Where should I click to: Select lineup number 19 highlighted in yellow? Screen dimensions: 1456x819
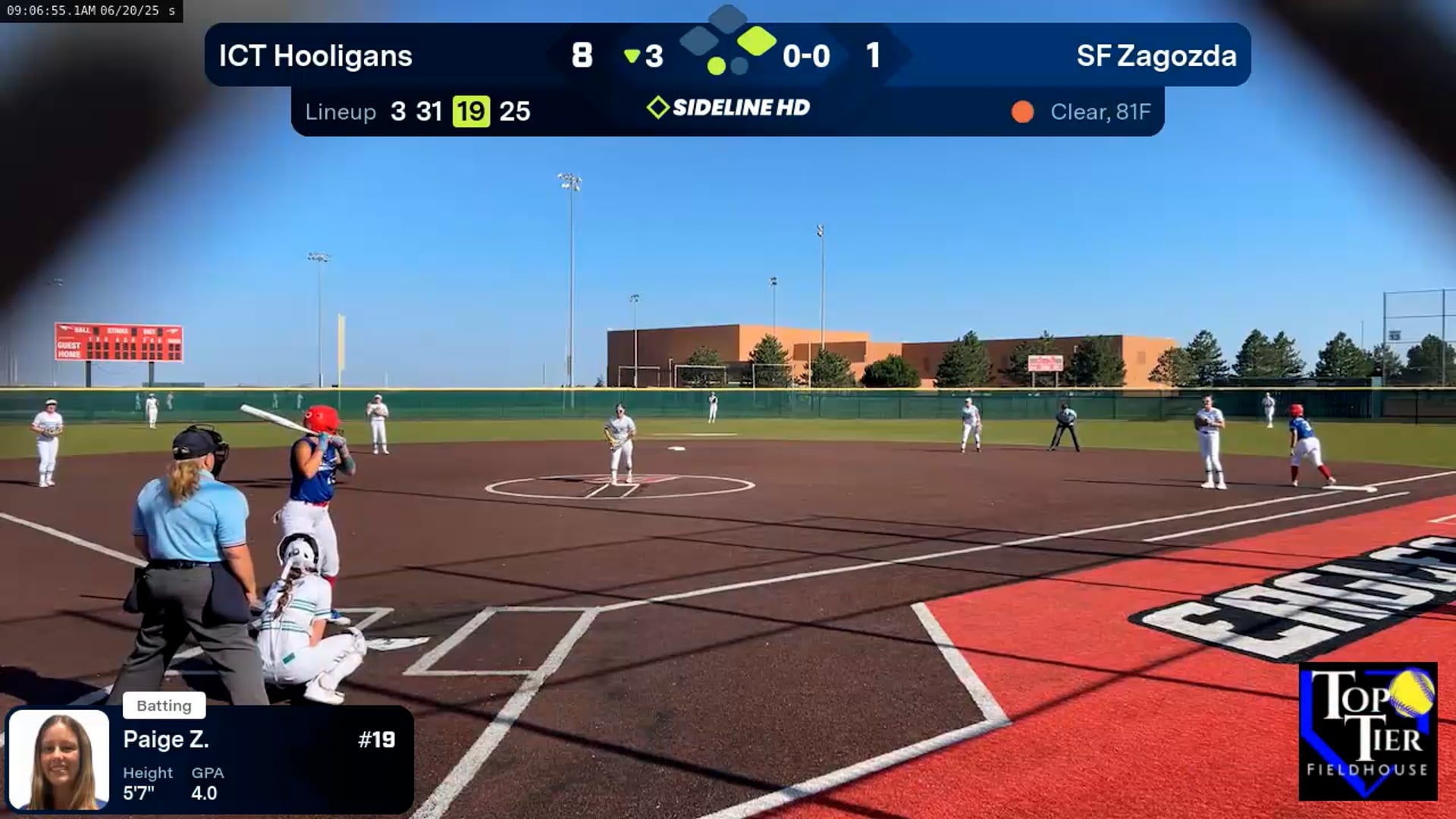471,111
